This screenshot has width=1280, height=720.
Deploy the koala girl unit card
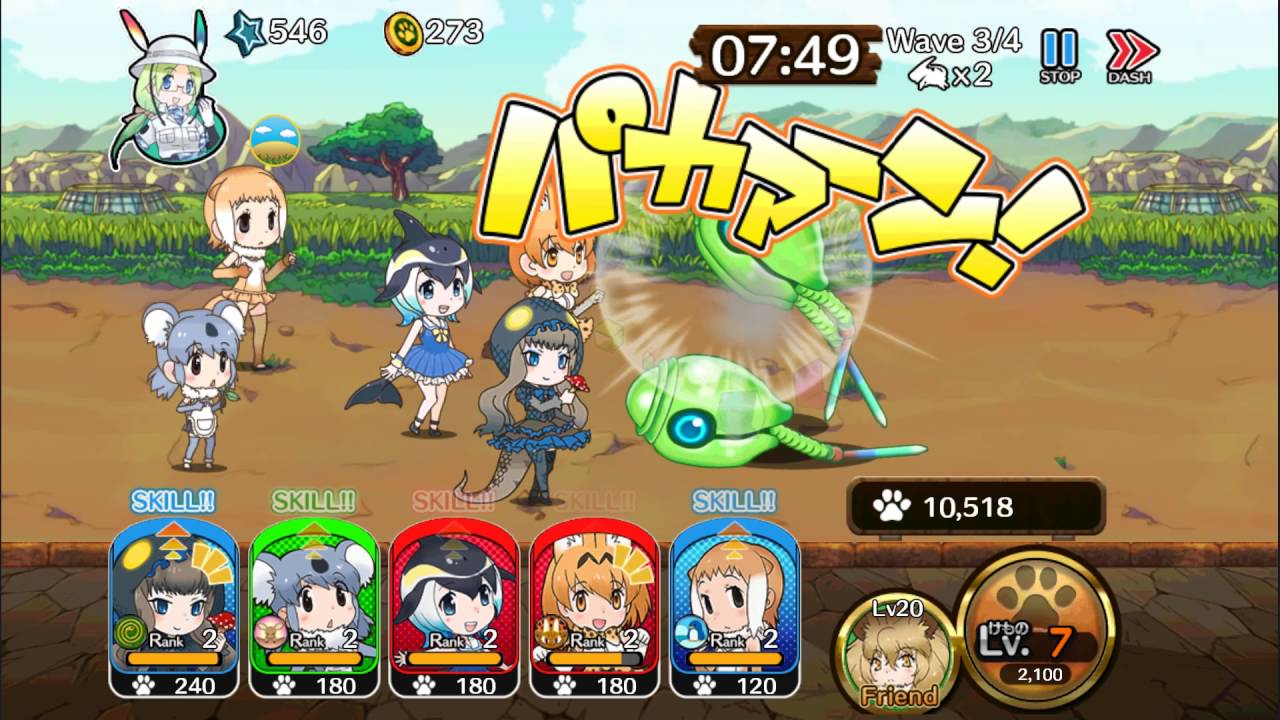315,605
